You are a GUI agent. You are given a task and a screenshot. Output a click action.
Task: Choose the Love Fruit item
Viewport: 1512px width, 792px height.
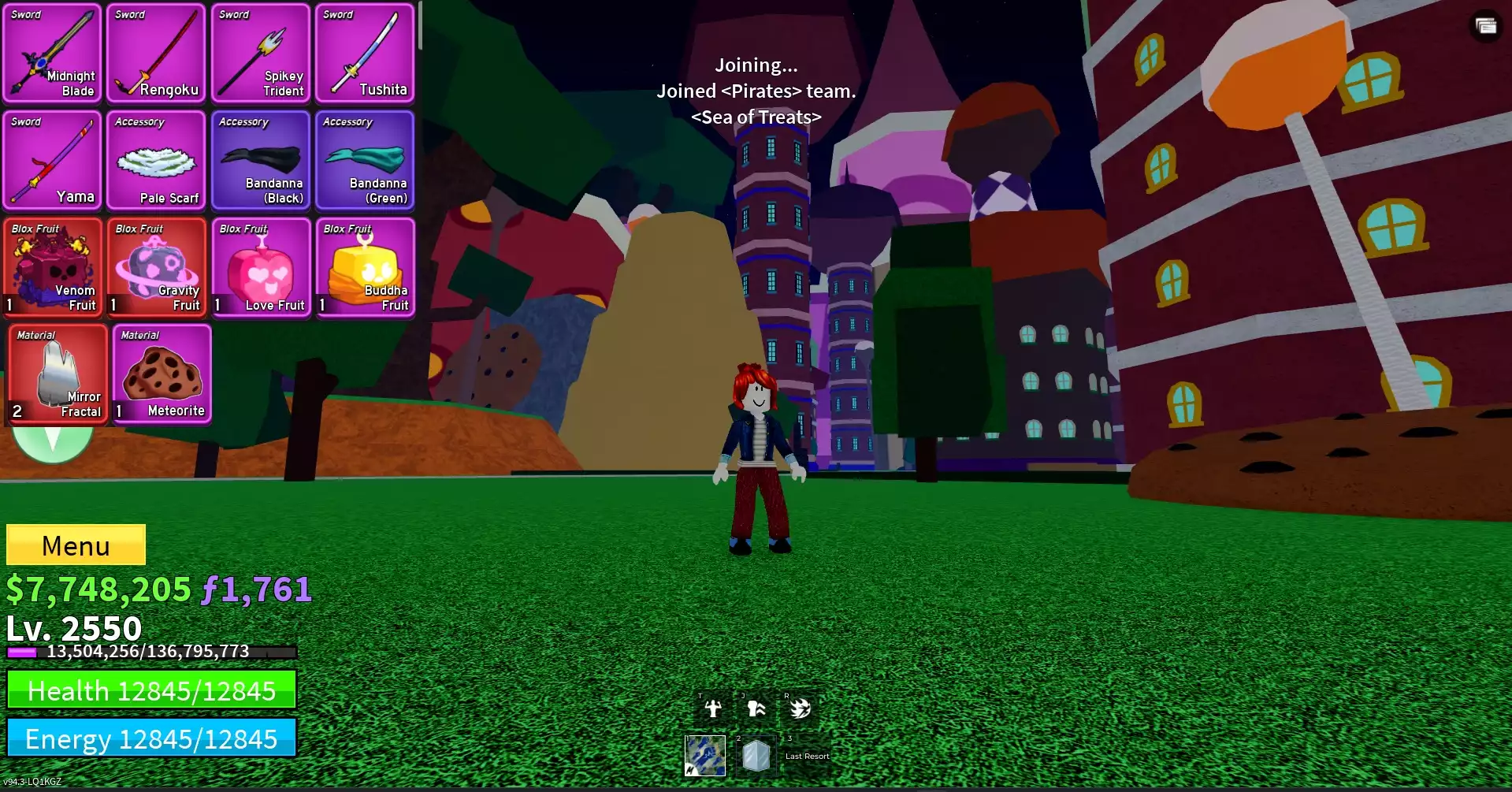(260, 267)
